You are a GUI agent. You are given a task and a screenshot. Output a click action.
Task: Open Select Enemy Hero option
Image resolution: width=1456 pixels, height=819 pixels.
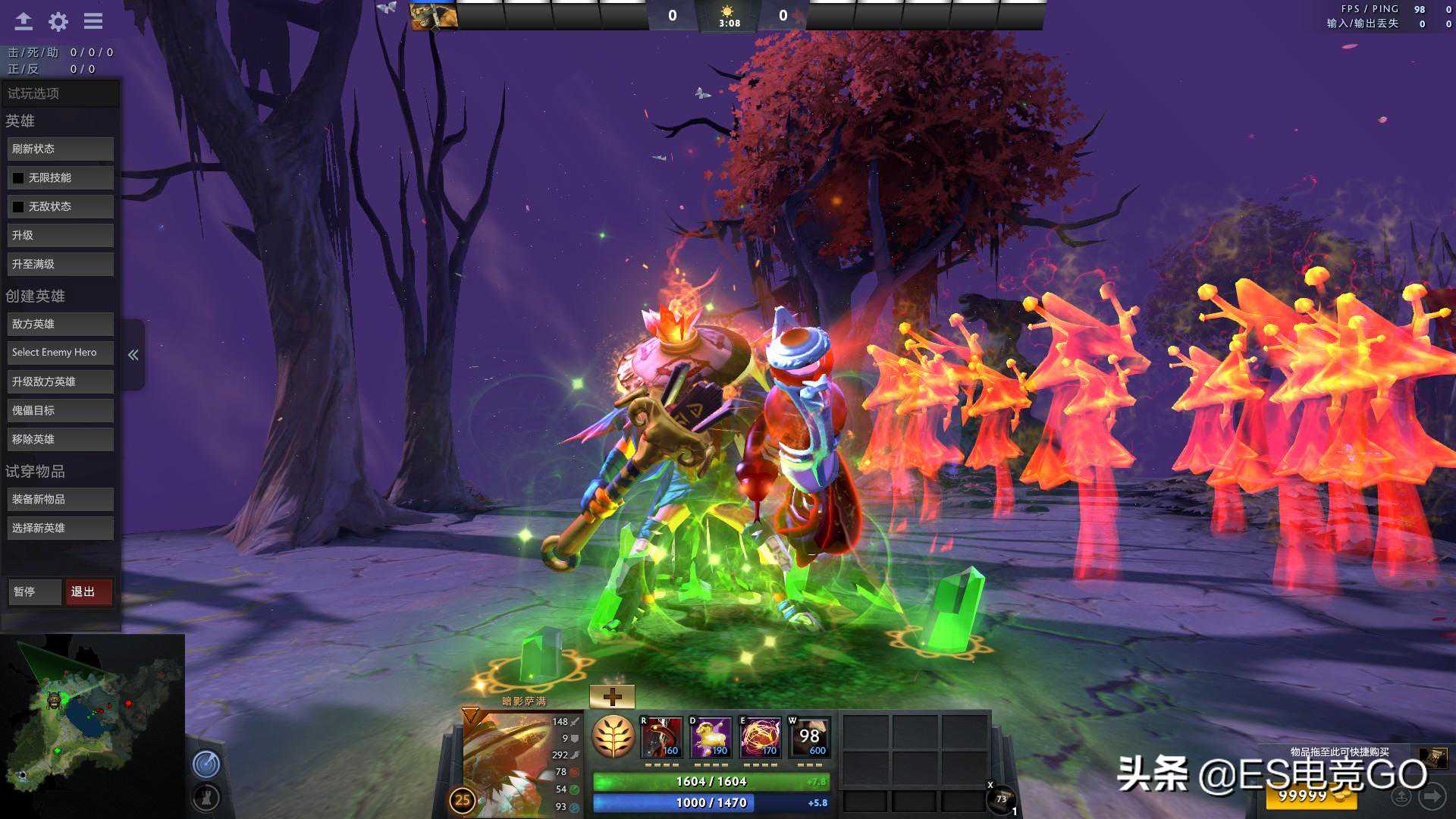click(61, 353)
